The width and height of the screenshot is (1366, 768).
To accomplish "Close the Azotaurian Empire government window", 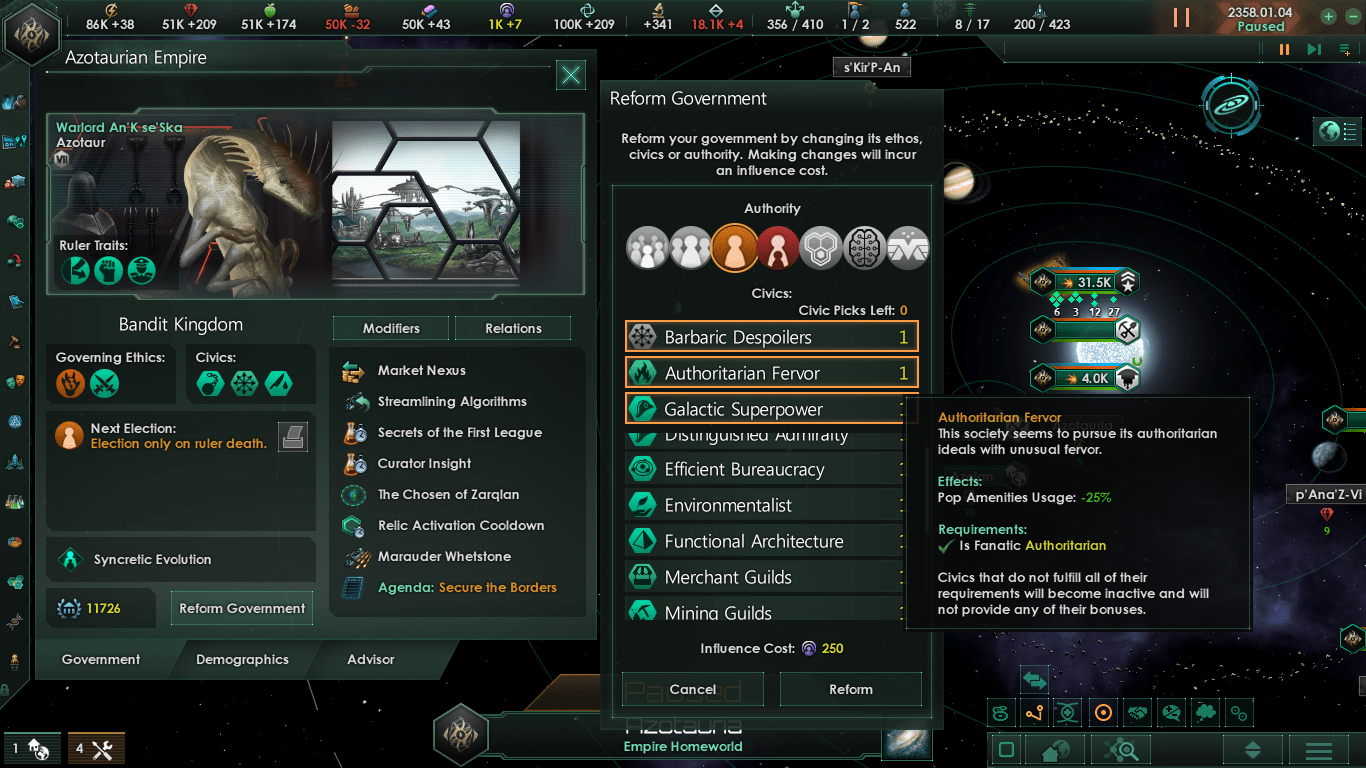I will click(570, 75).
